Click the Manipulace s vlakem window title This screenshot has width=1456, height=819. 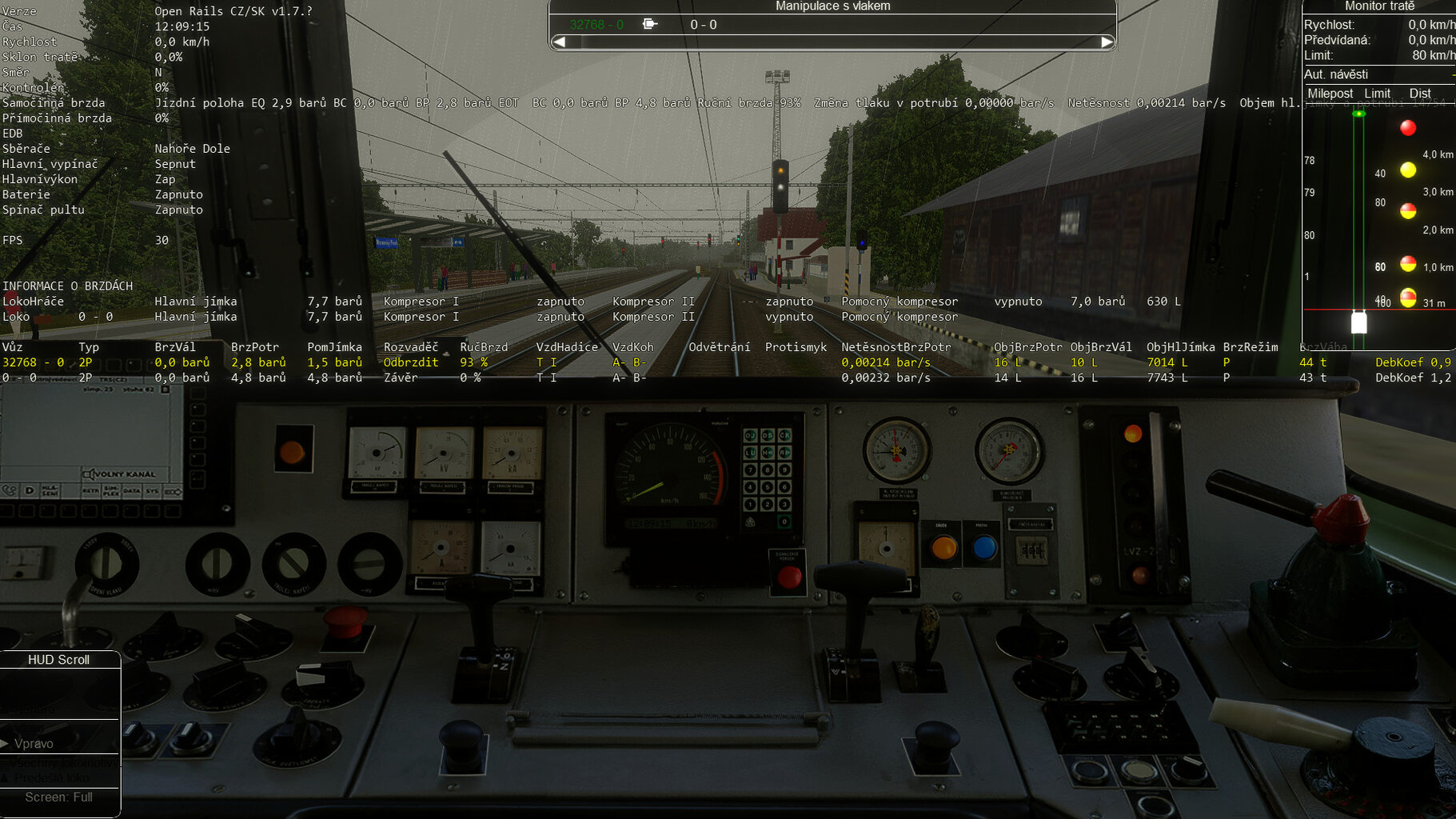tap(832, 6)
